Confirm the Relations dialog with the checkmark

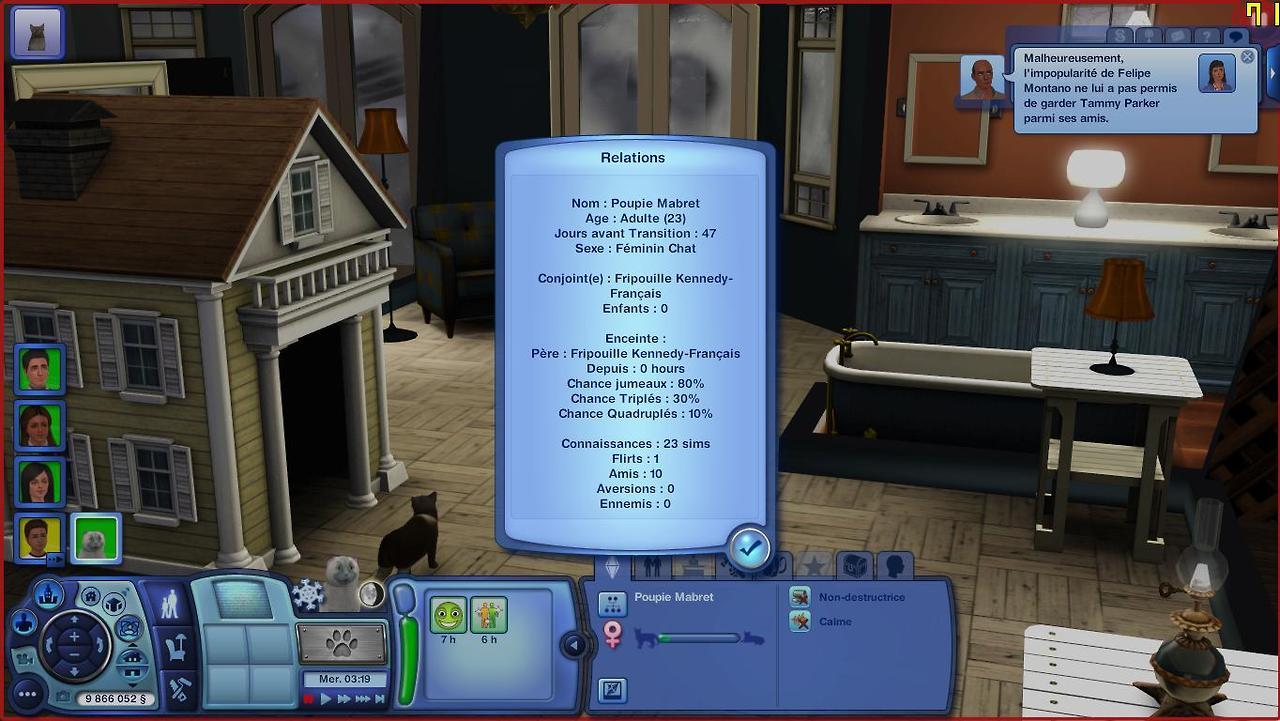point(749,548)
